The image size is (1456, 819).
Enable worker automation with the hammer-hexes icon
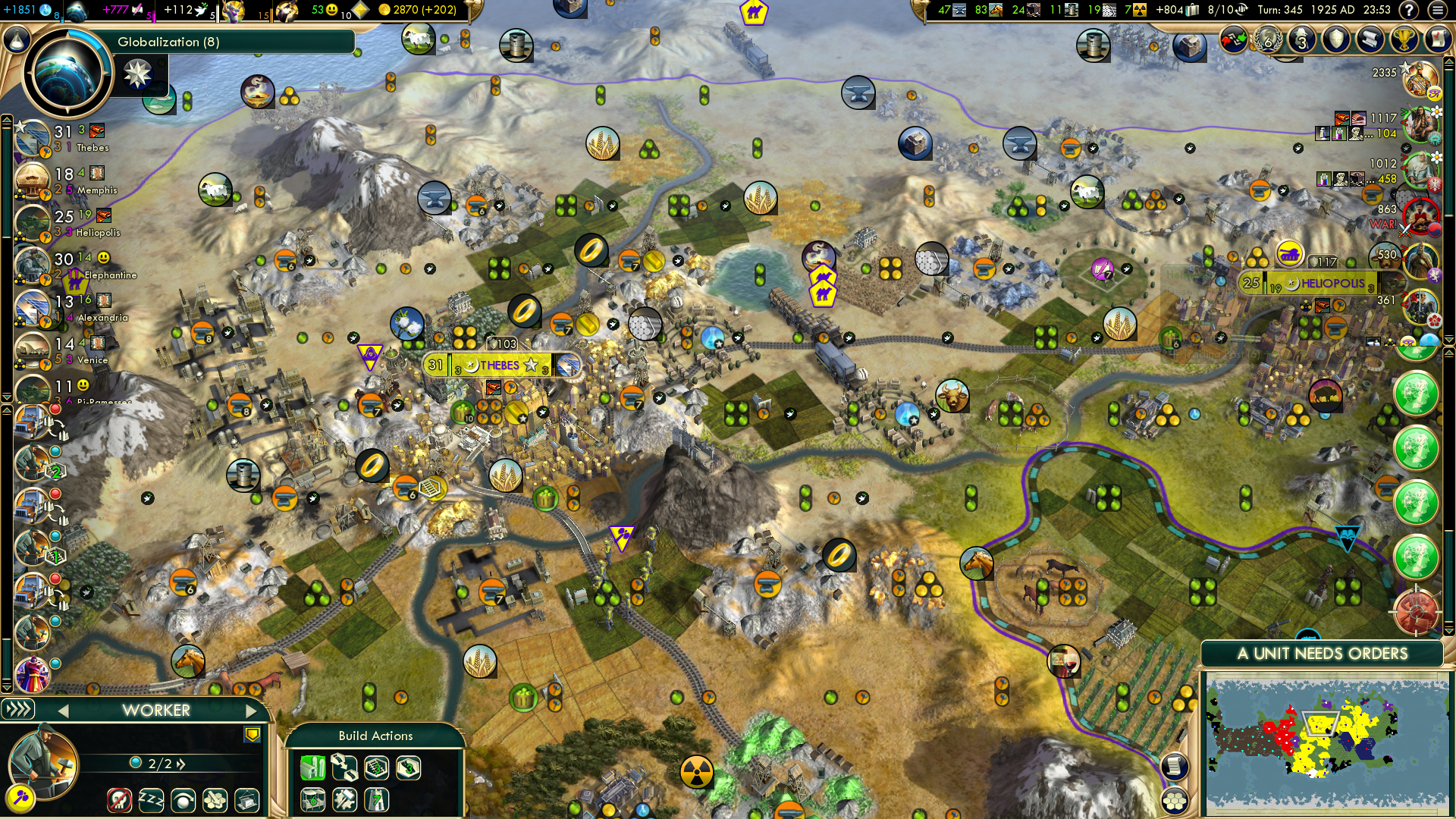215,802
